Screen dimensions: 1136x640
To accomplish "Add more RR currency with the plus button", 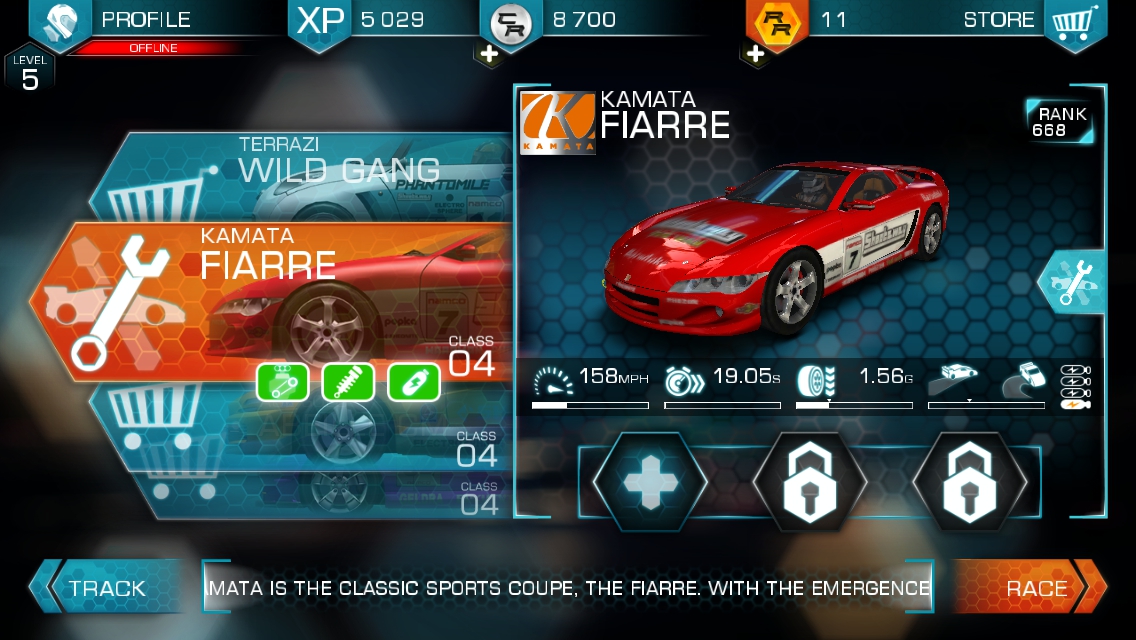I will click(x=757, y=54).
